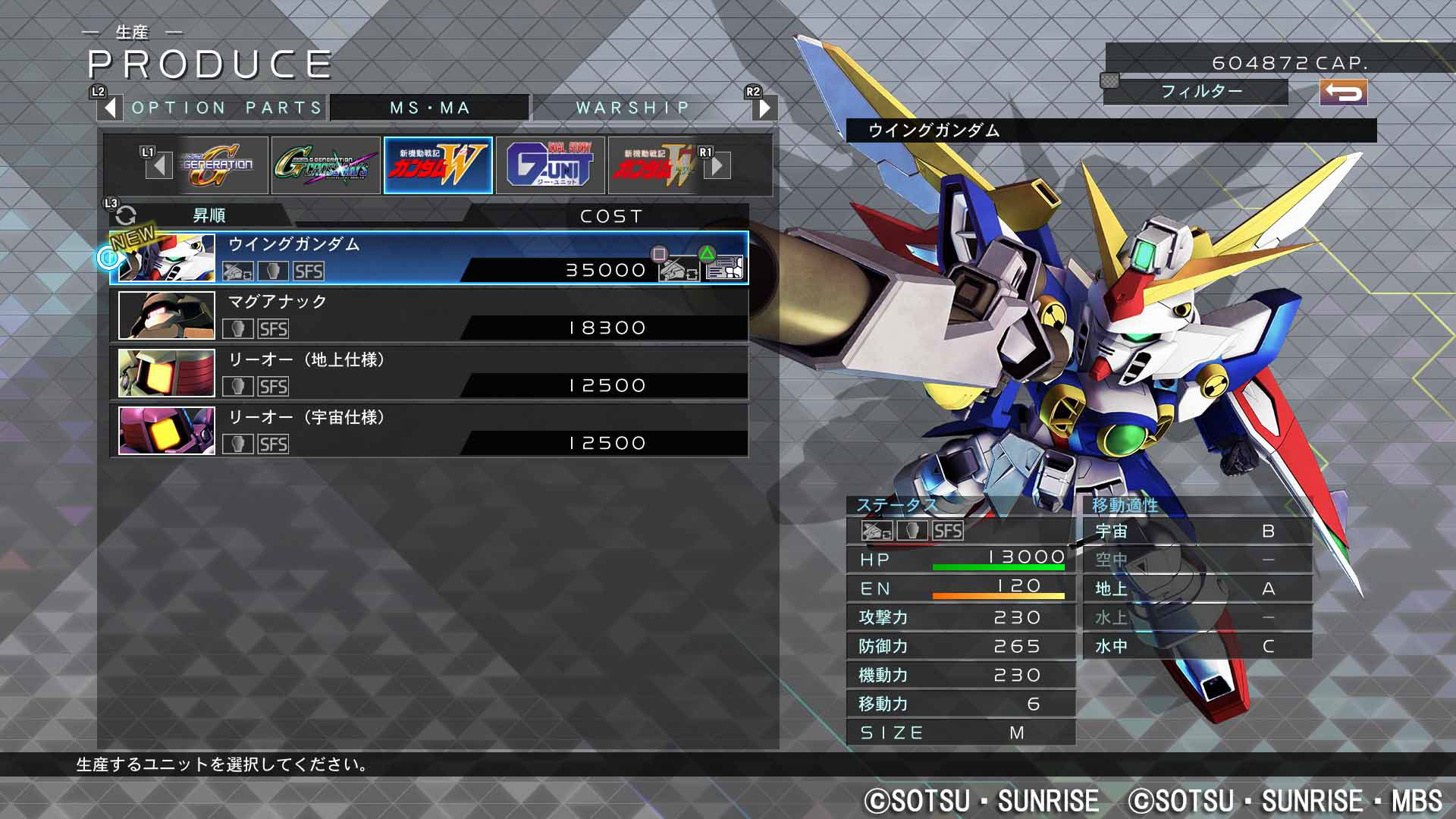Pick the リーオー（宇宙仕様） unit entry

pyautogui.click(x=428, y=431)
